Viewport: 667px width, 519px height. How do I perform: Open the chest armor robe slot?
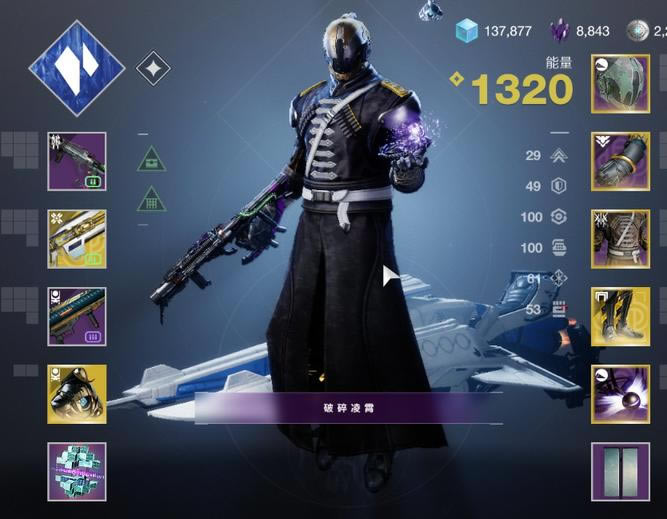[620, 238]
